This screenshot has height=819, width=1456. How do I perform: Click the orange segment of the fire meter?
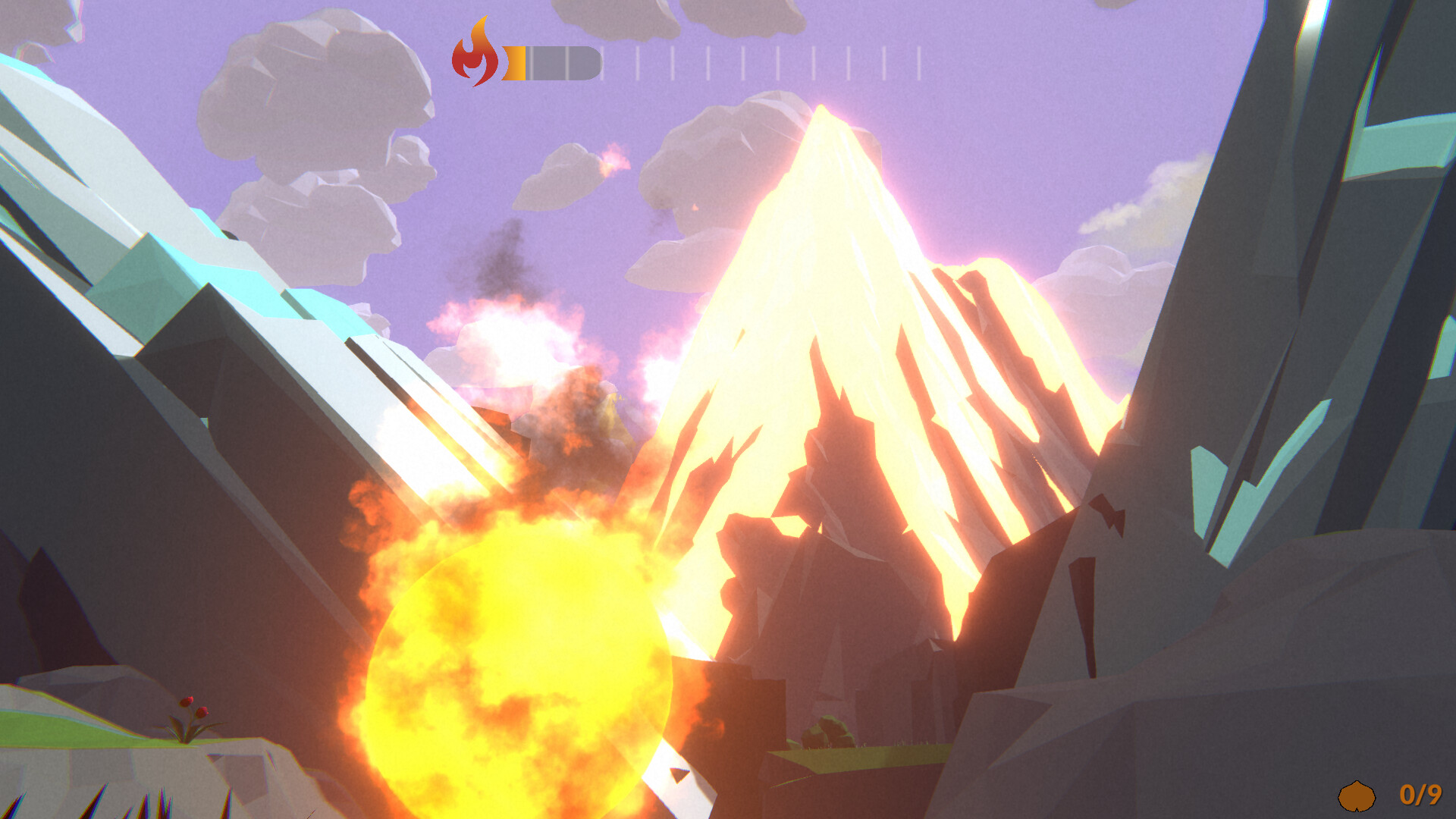point(514,62)
